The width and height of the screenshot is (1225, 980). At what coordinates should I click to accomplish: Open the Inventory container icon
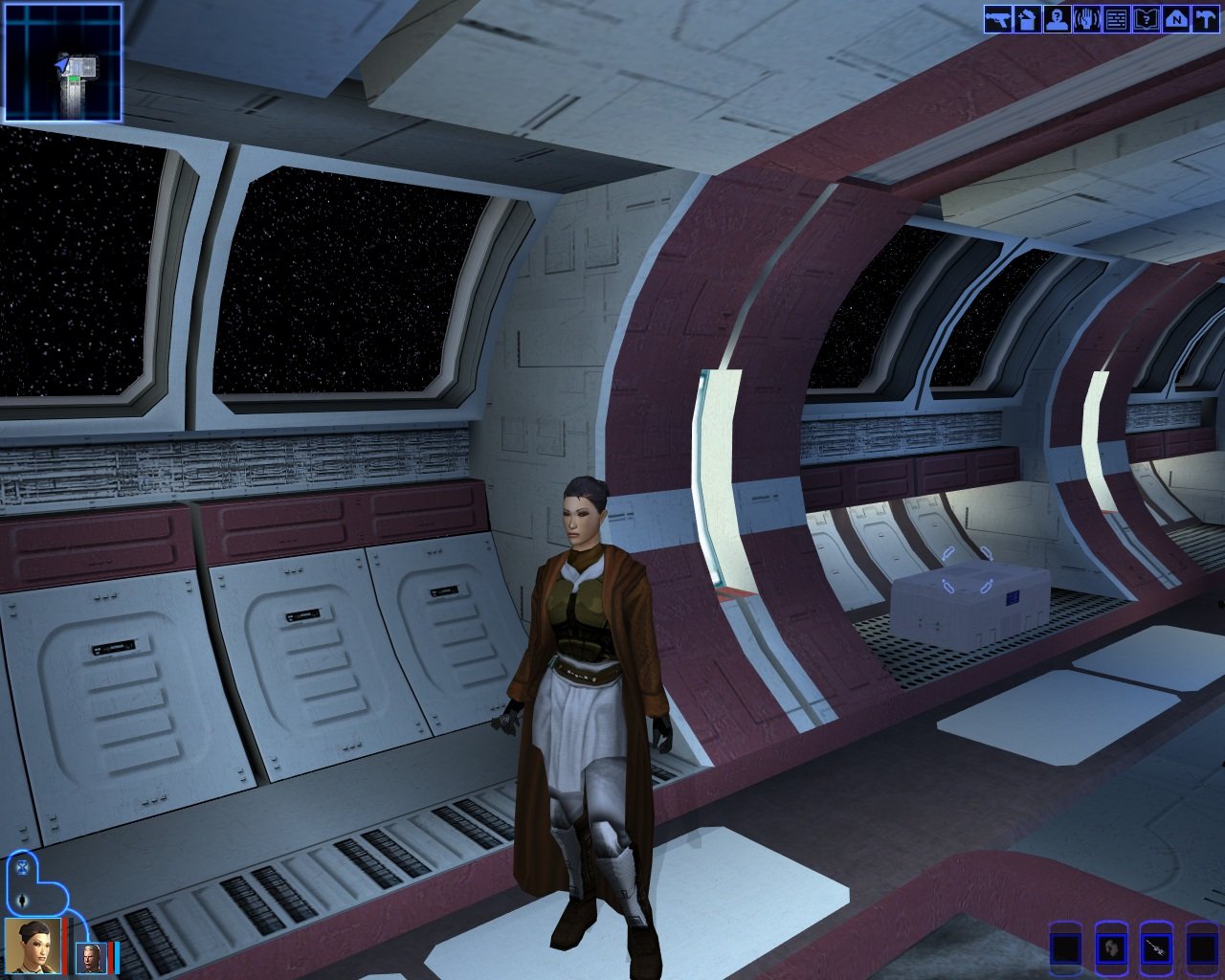1028,19
